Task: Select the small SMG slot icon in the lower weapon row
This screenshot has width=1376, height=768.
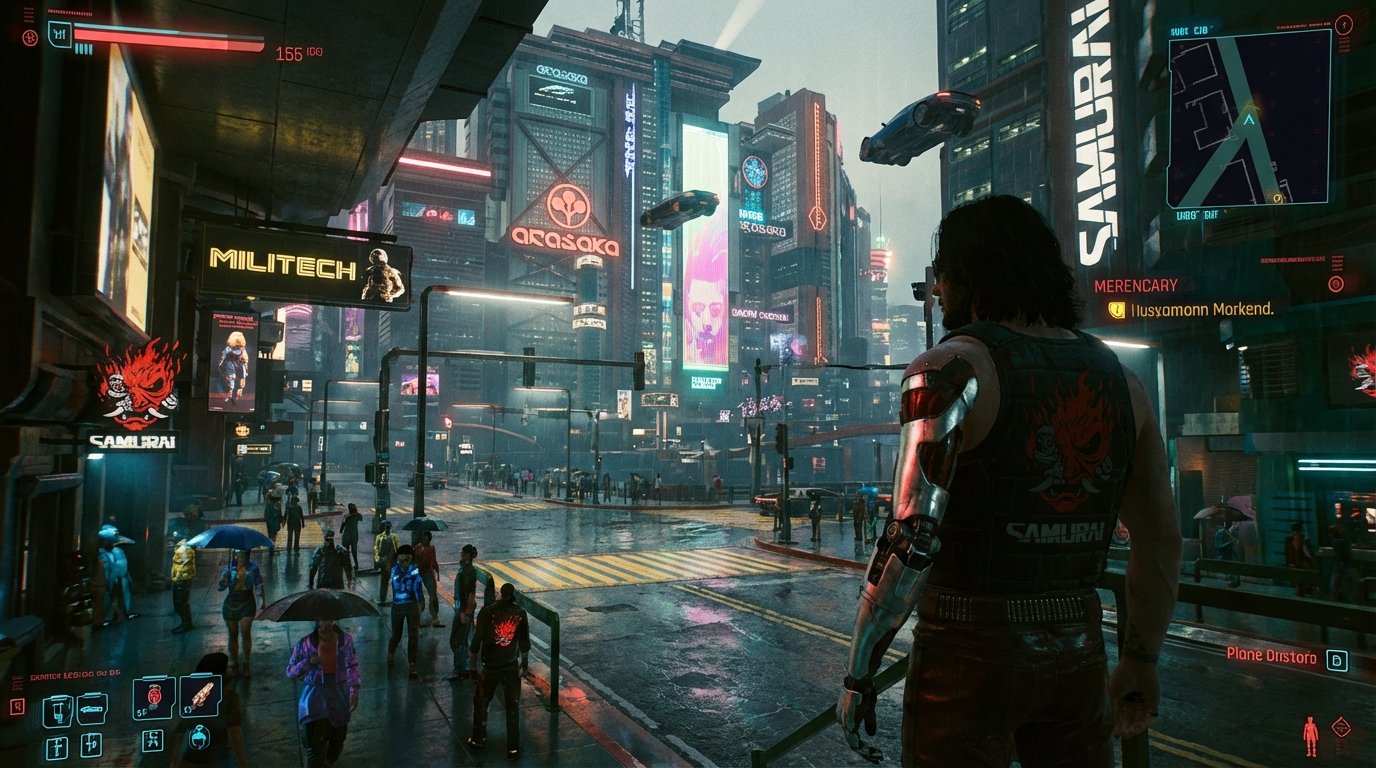Action: click(92, 744)
